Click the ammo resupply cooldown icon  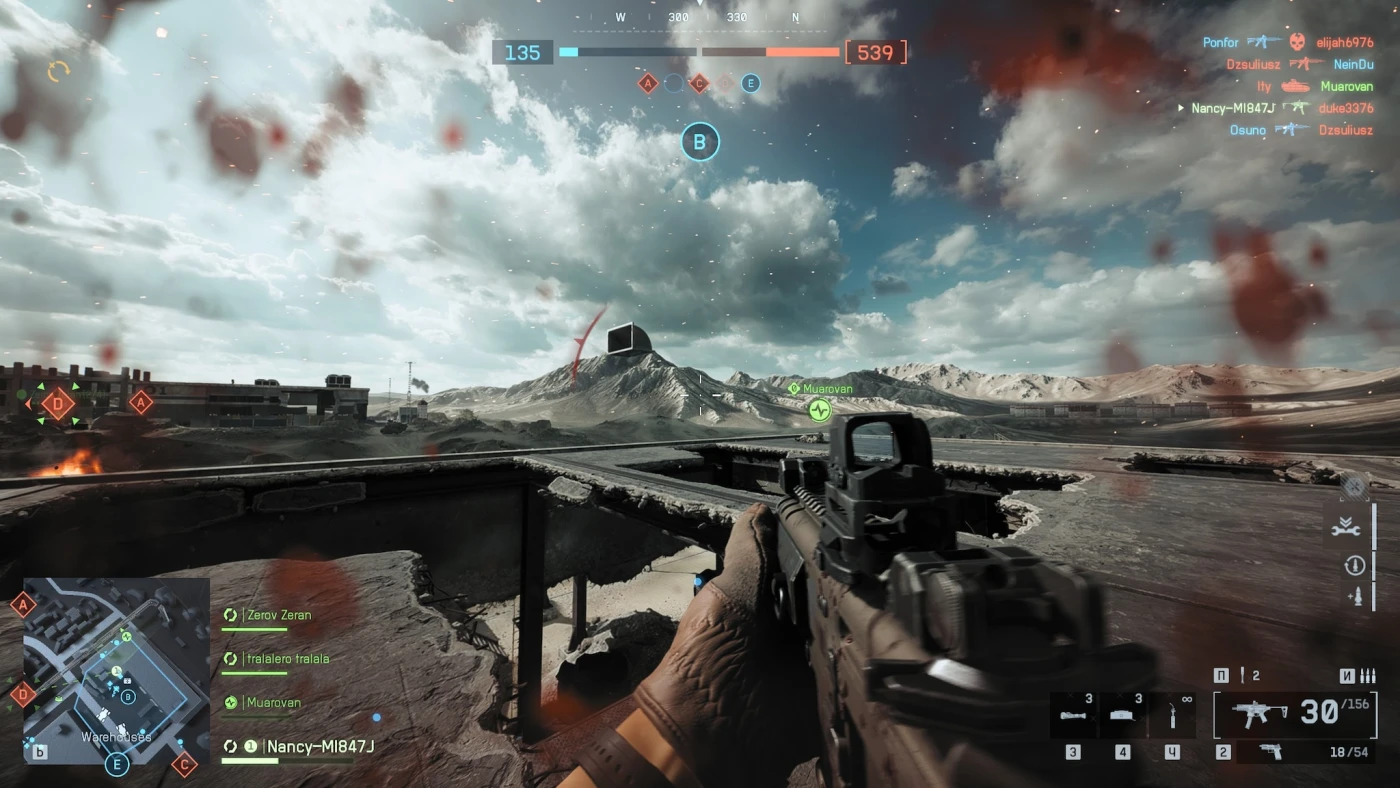tap(1354, 566)
